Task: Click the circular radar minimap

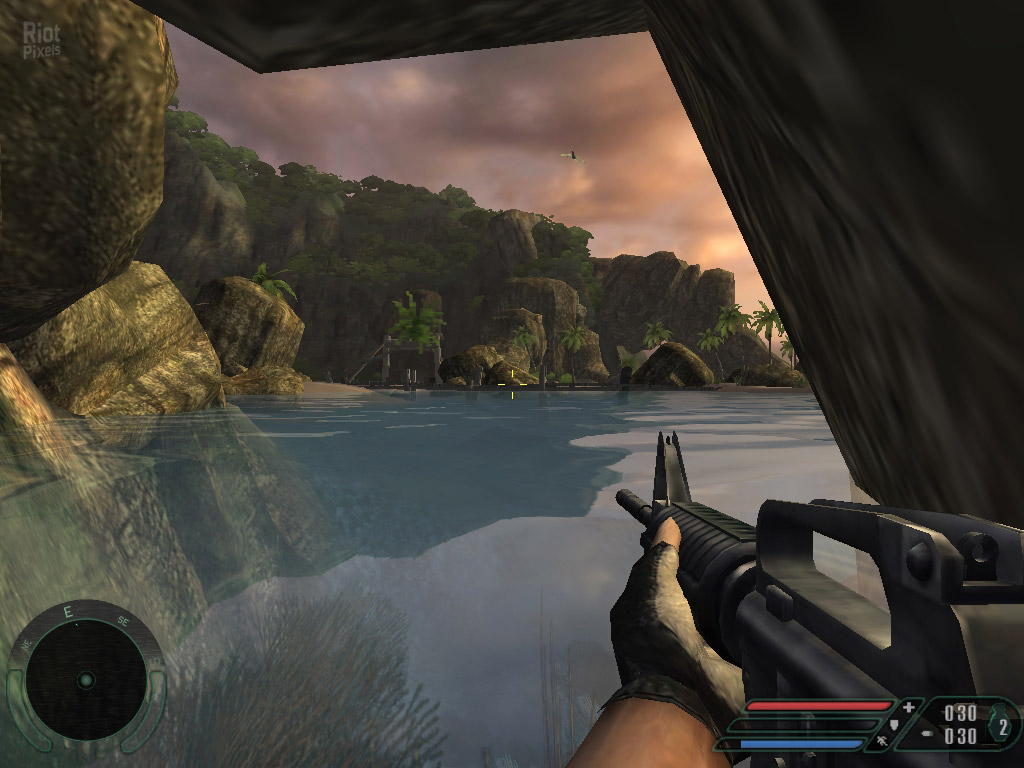Action: [x=85, y=680]
